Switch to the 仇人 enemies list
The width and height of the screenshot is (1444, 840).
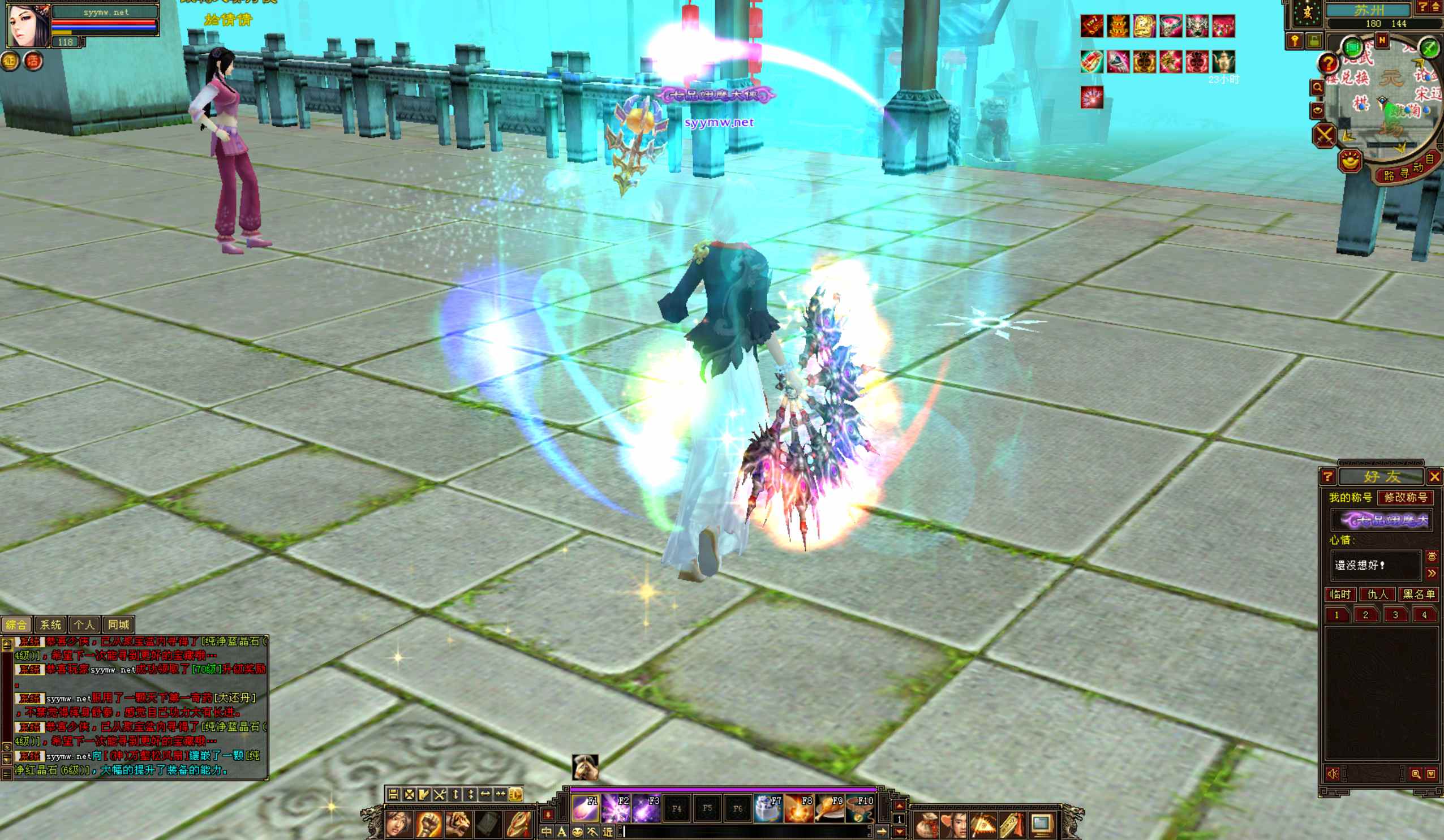[1378, 594]
